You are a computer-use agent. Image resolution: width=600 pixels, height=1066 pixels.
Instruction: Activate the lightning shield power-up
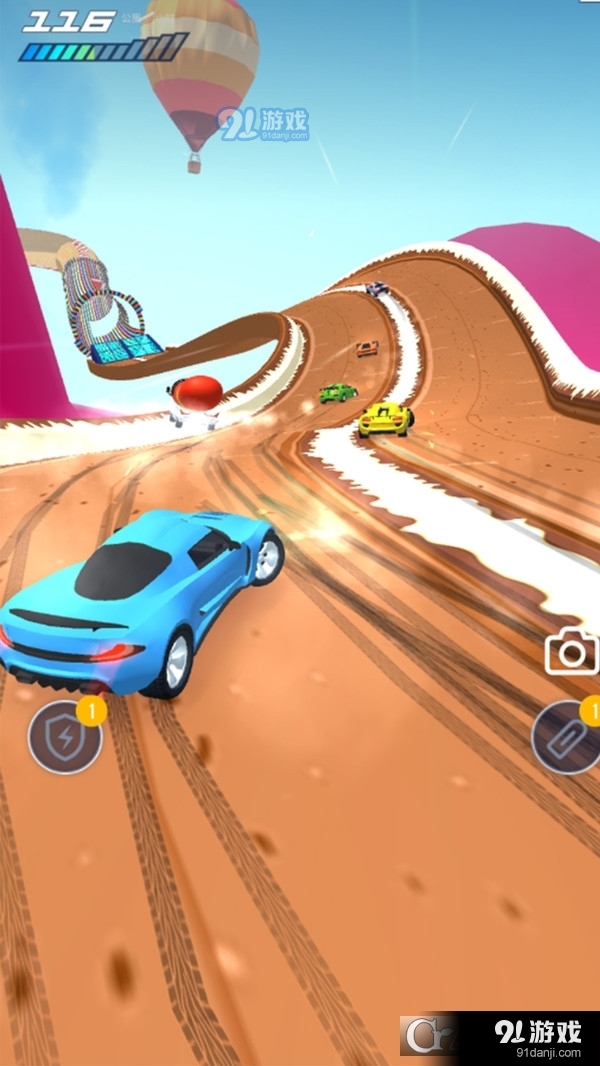coord(65,738)
